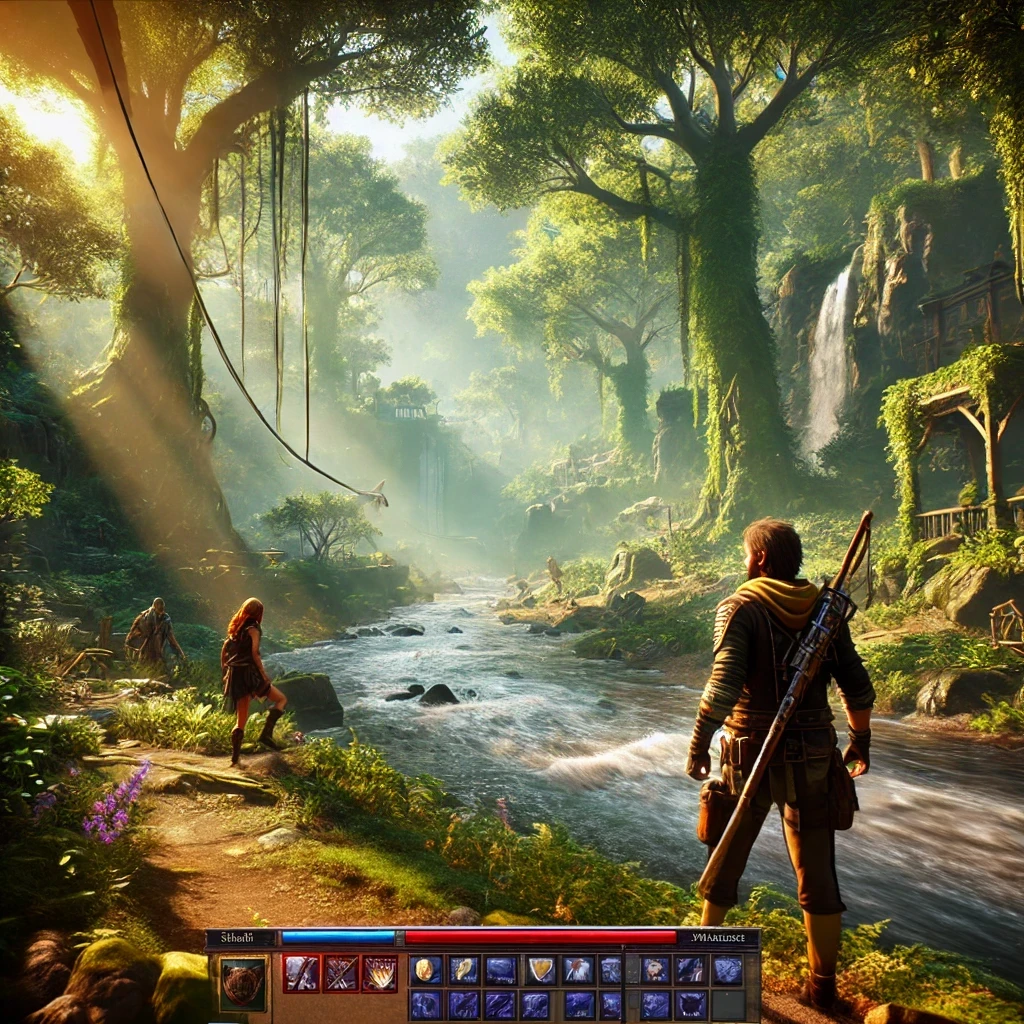Select the golden shield hotbar slot
Screen dimensions: 1024x1024
(541, 969)
